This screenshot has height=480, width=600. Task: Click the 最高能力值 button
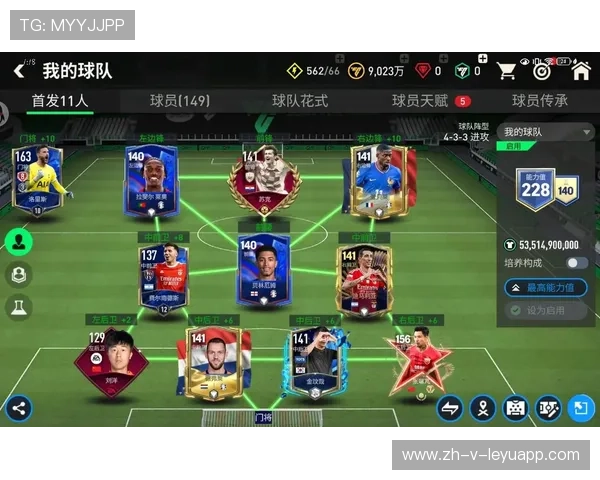[x=545, y=287]
